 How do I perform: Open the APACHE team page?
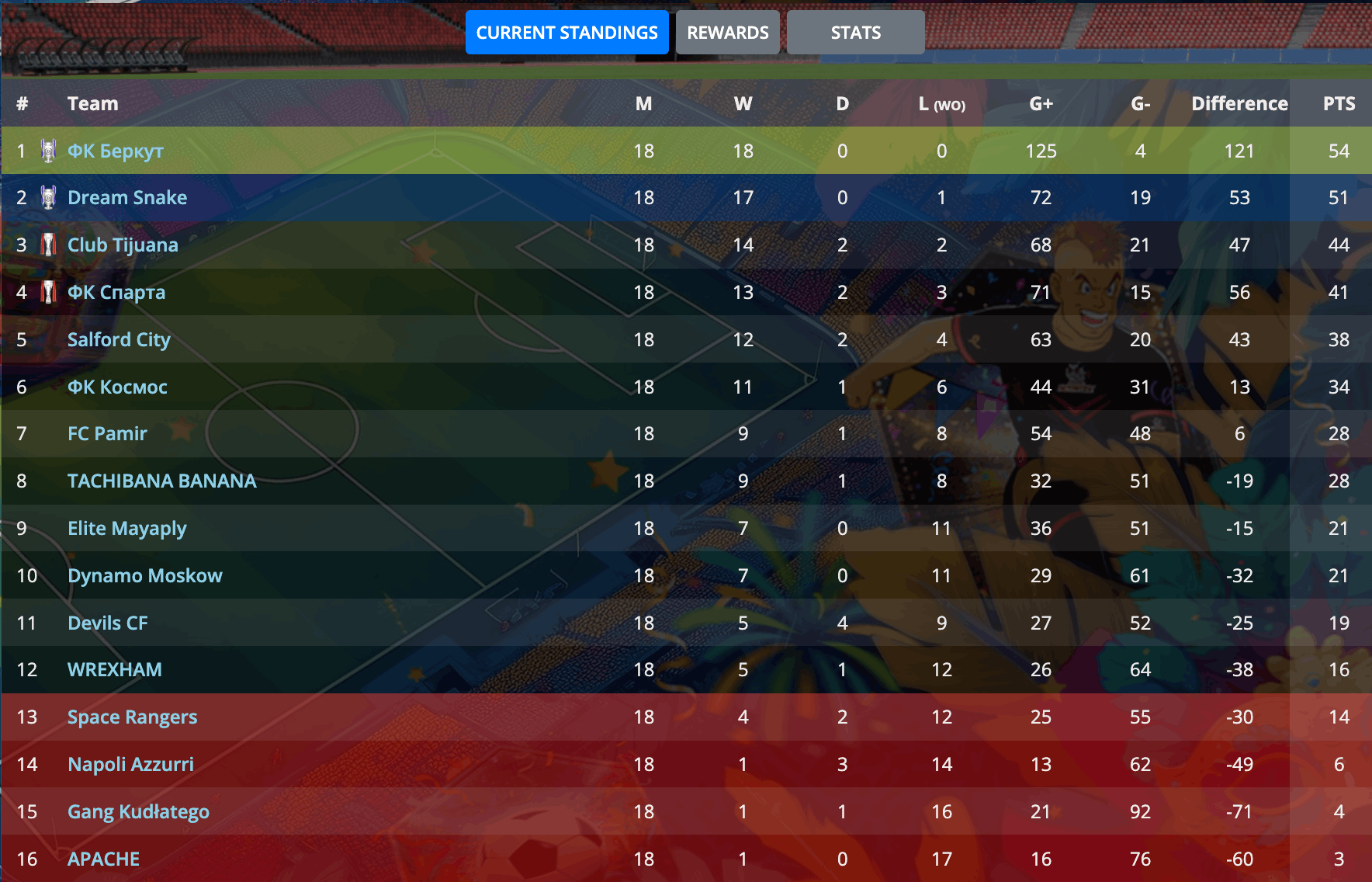tap(104, 859)
